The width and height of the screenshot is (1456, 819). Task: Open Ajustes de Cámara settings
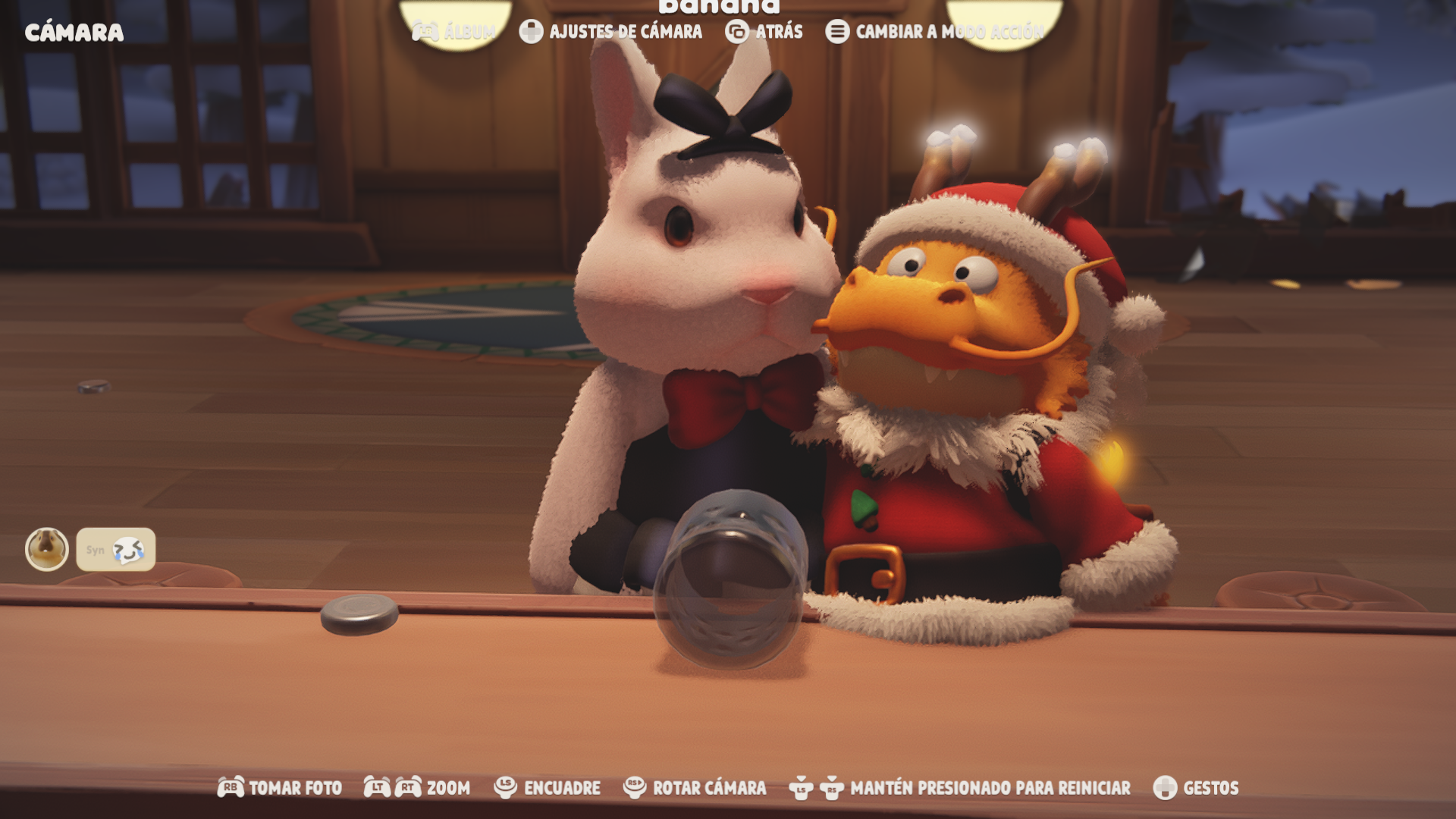point(611,32)
